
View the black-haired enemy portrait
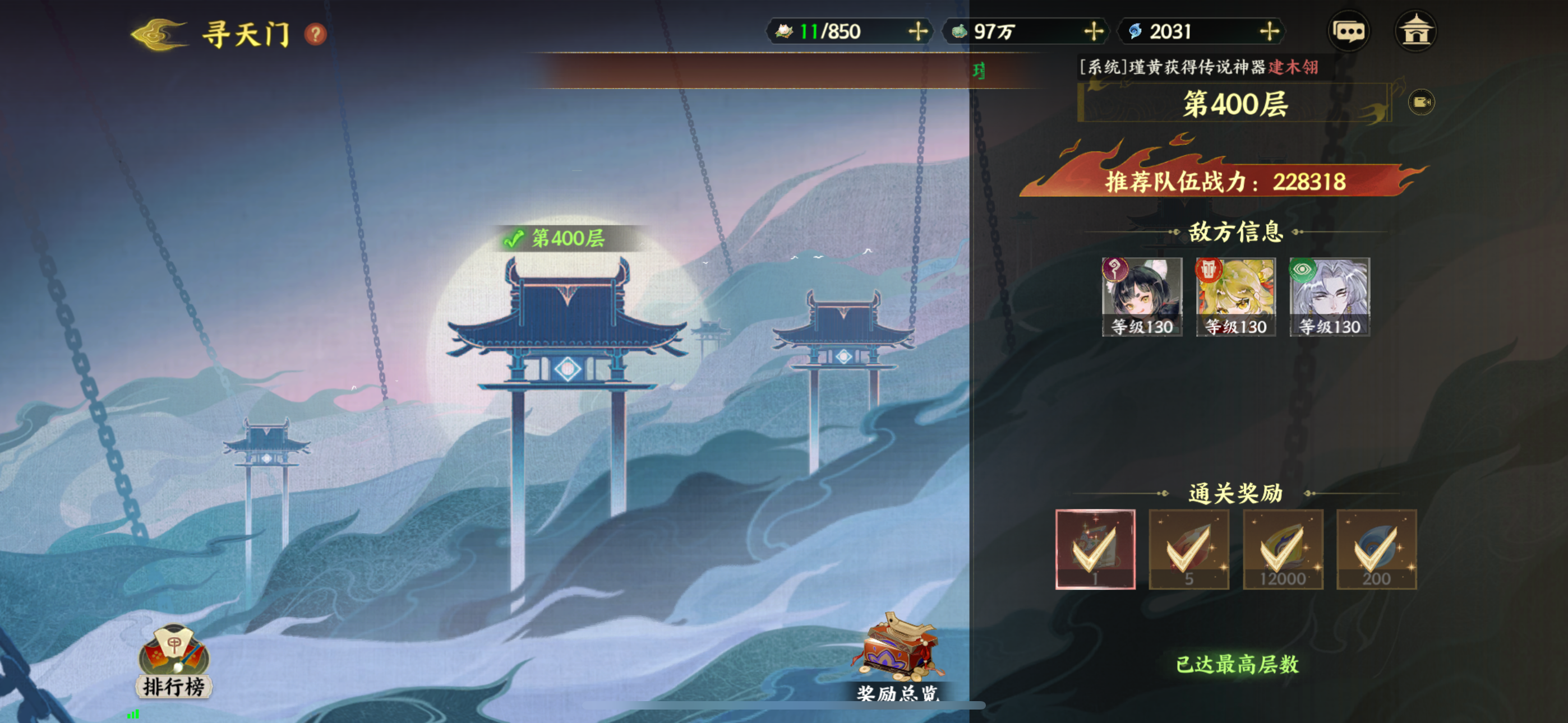click(1141, 296)
